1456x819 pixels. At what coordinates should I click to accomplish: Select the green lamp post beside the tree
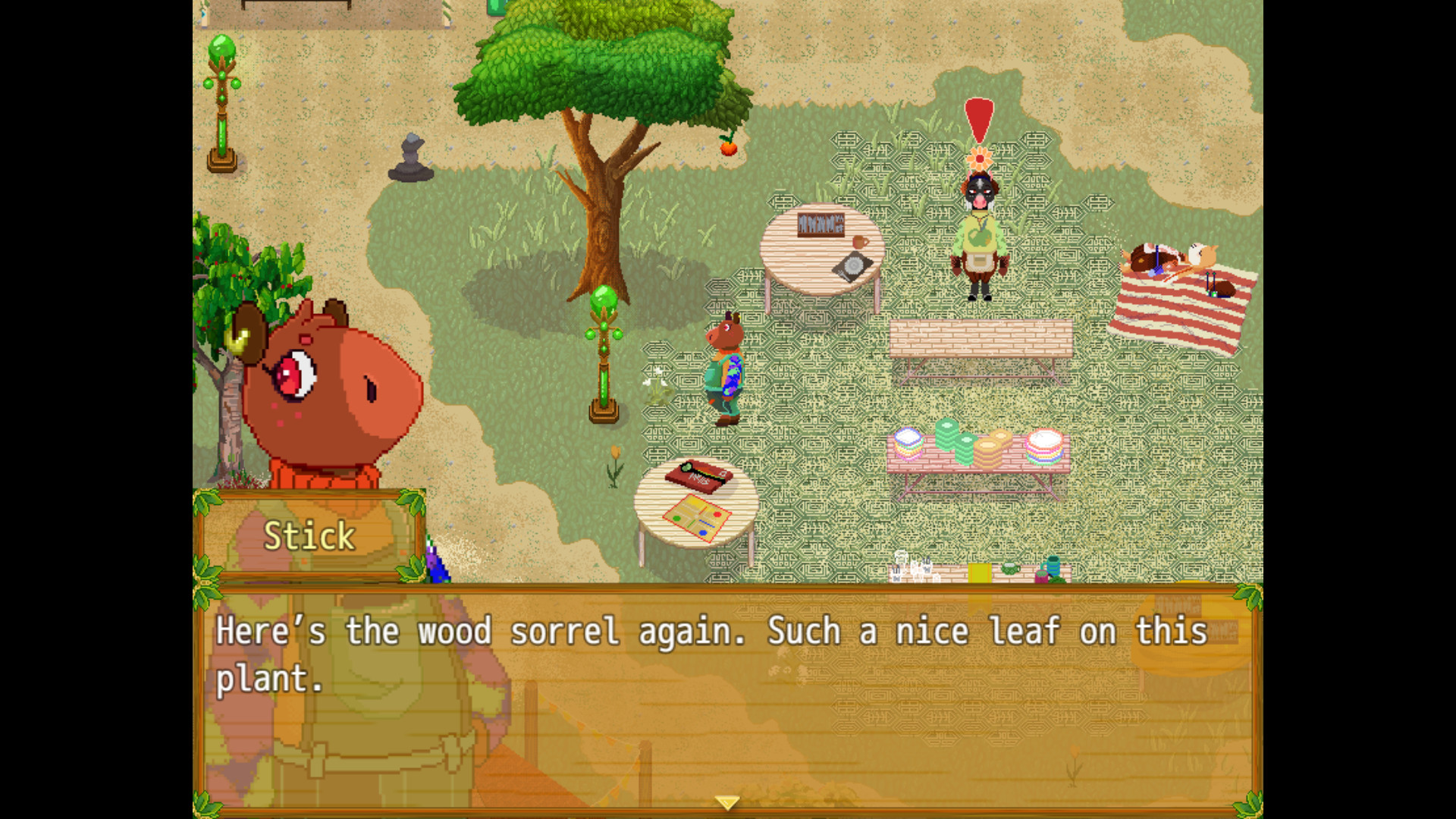point(603,341)
